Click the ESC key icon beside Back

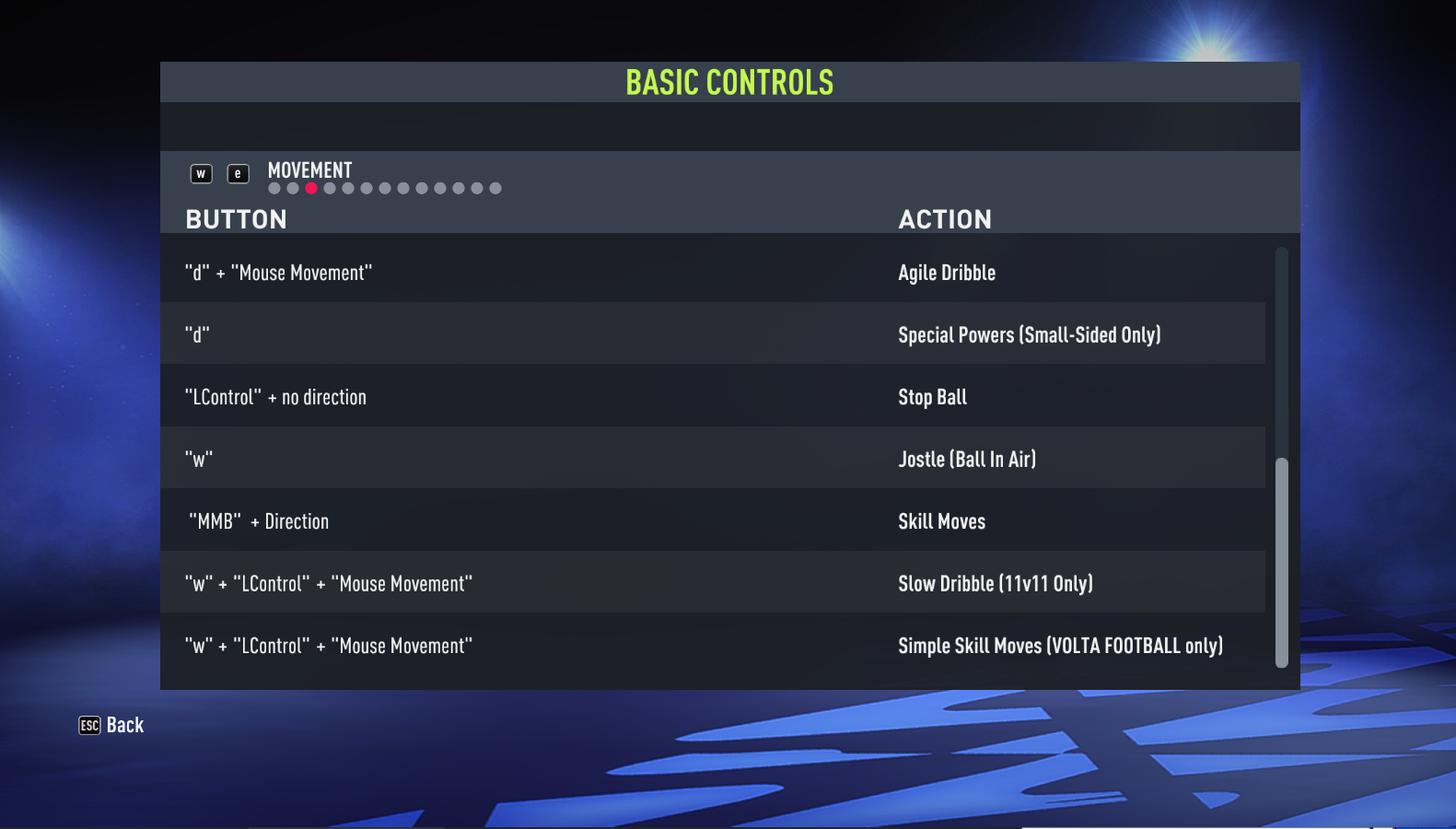click(87, 726)
